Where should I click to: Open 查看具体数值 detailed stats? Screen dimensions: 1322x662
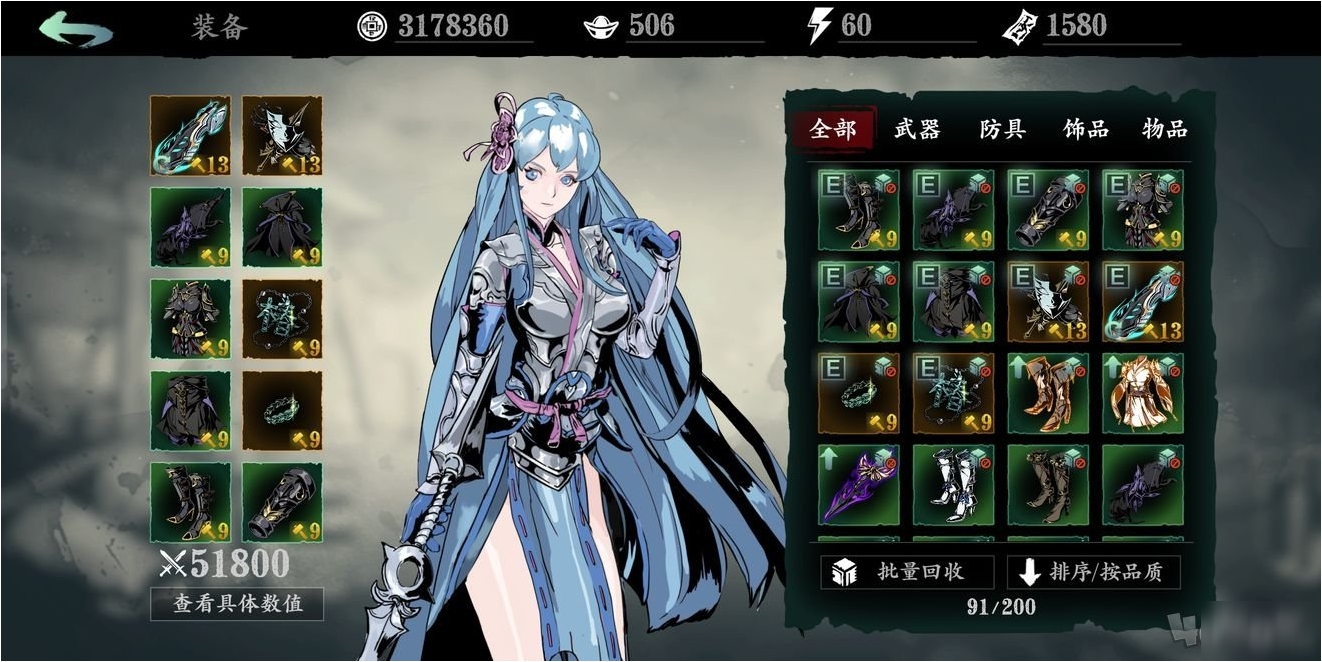237,603
